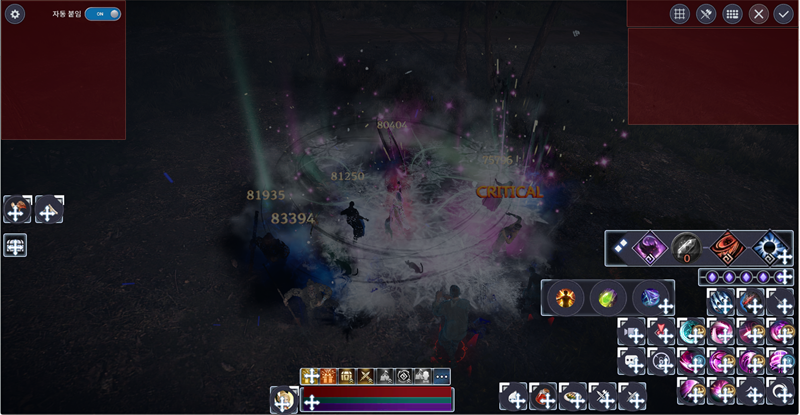800x415 pixels.
Task: Select the red potion quick slot
Action: (x=543, y=395)
